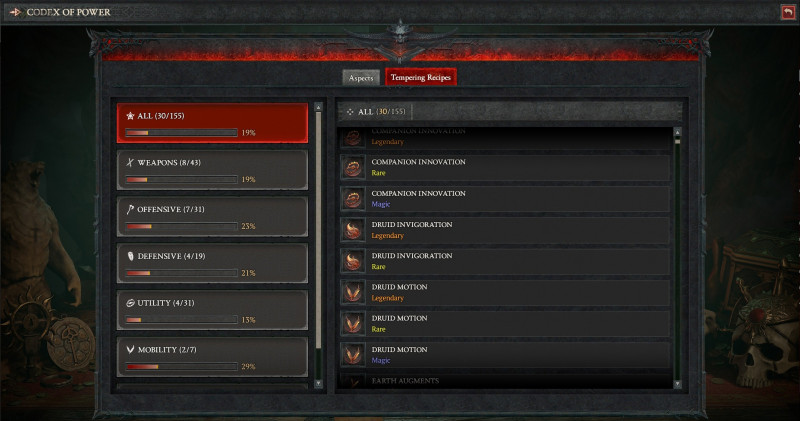Close the Codex of Power window
The height and width of the screenshot is (421, 800).
(x=788, y=12)
